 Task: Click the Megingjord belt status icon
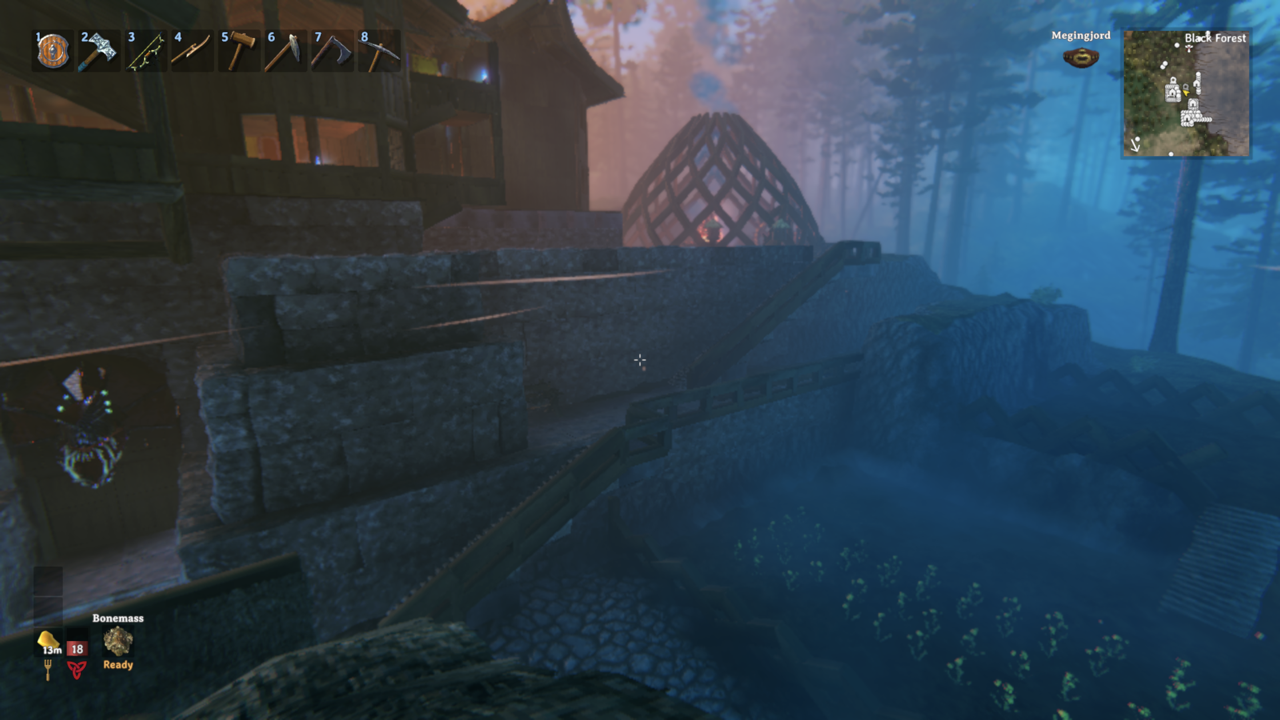[x=1080, y=57]
